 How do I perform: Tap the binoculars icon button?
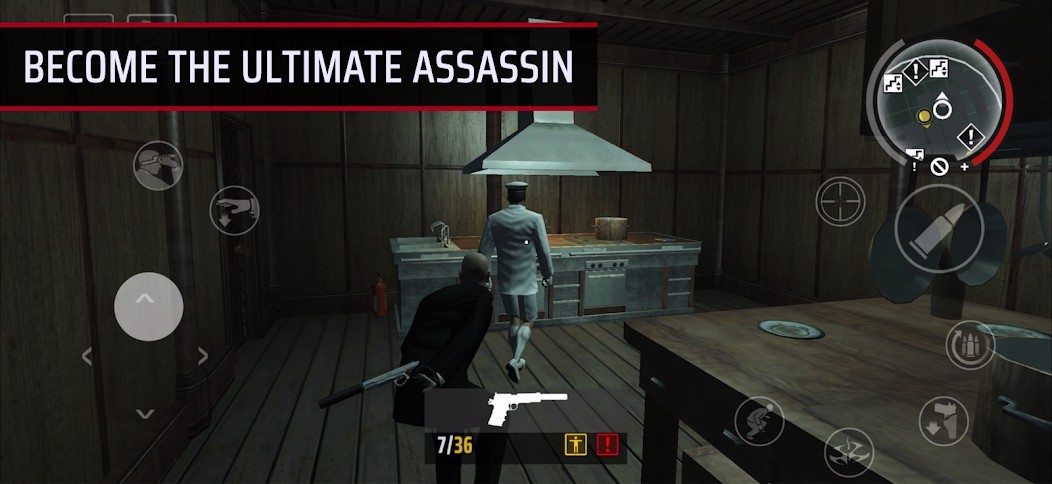click(x=158, y=165)
